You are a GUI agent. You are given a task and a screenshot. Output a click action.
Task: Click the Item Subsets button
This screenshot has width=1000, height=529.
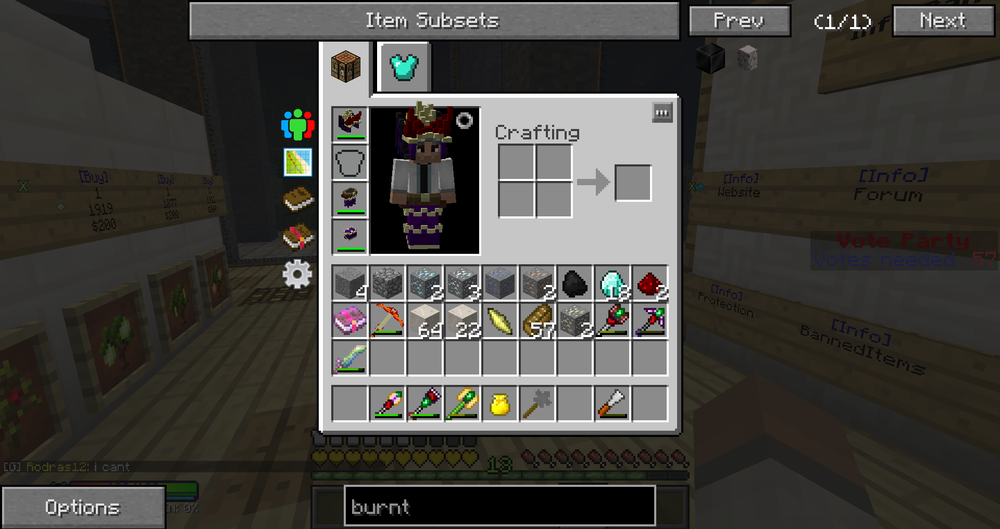click(x=433, y=20)
